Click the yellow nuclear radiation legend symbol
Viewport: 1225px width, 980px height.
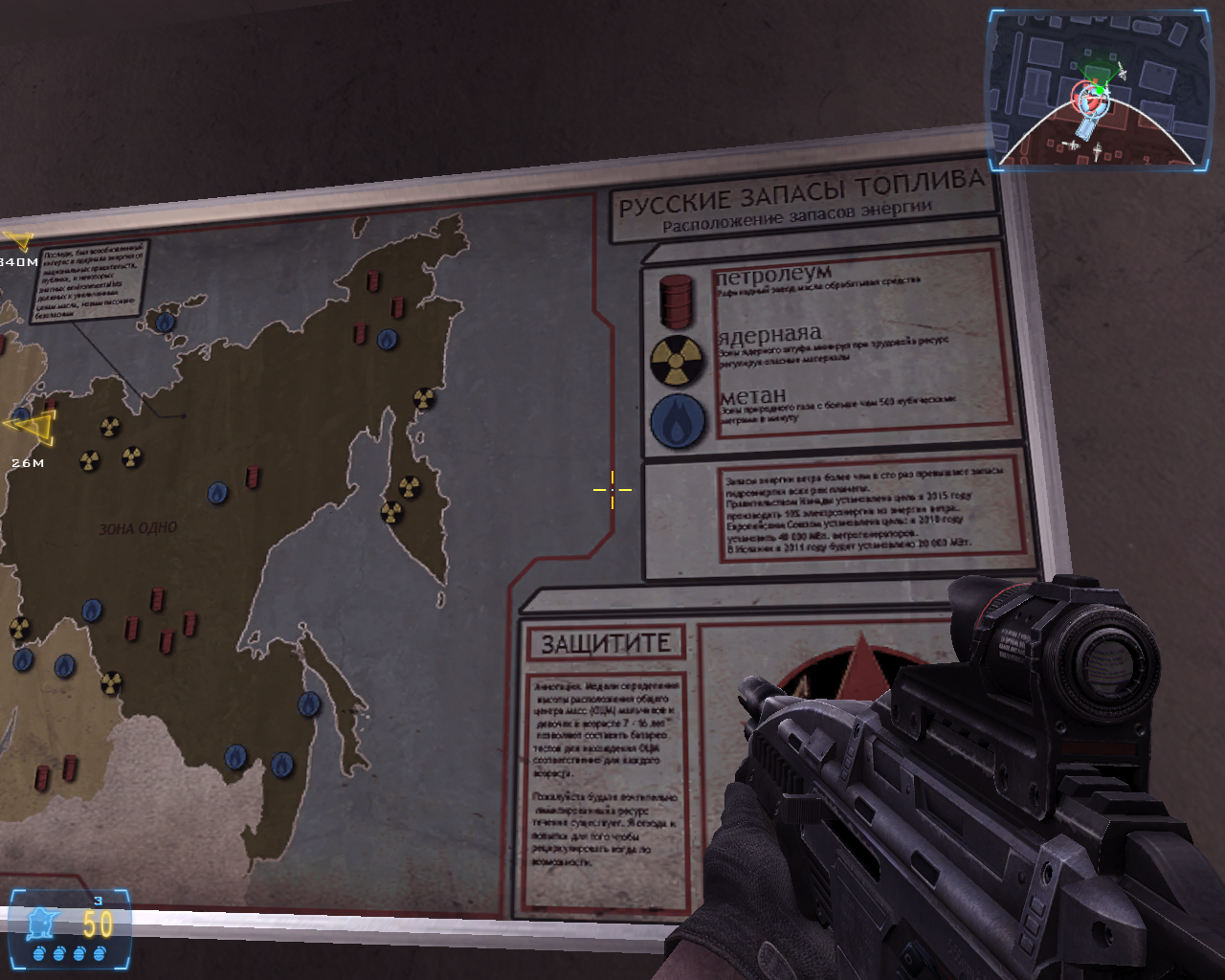(679, 359)
